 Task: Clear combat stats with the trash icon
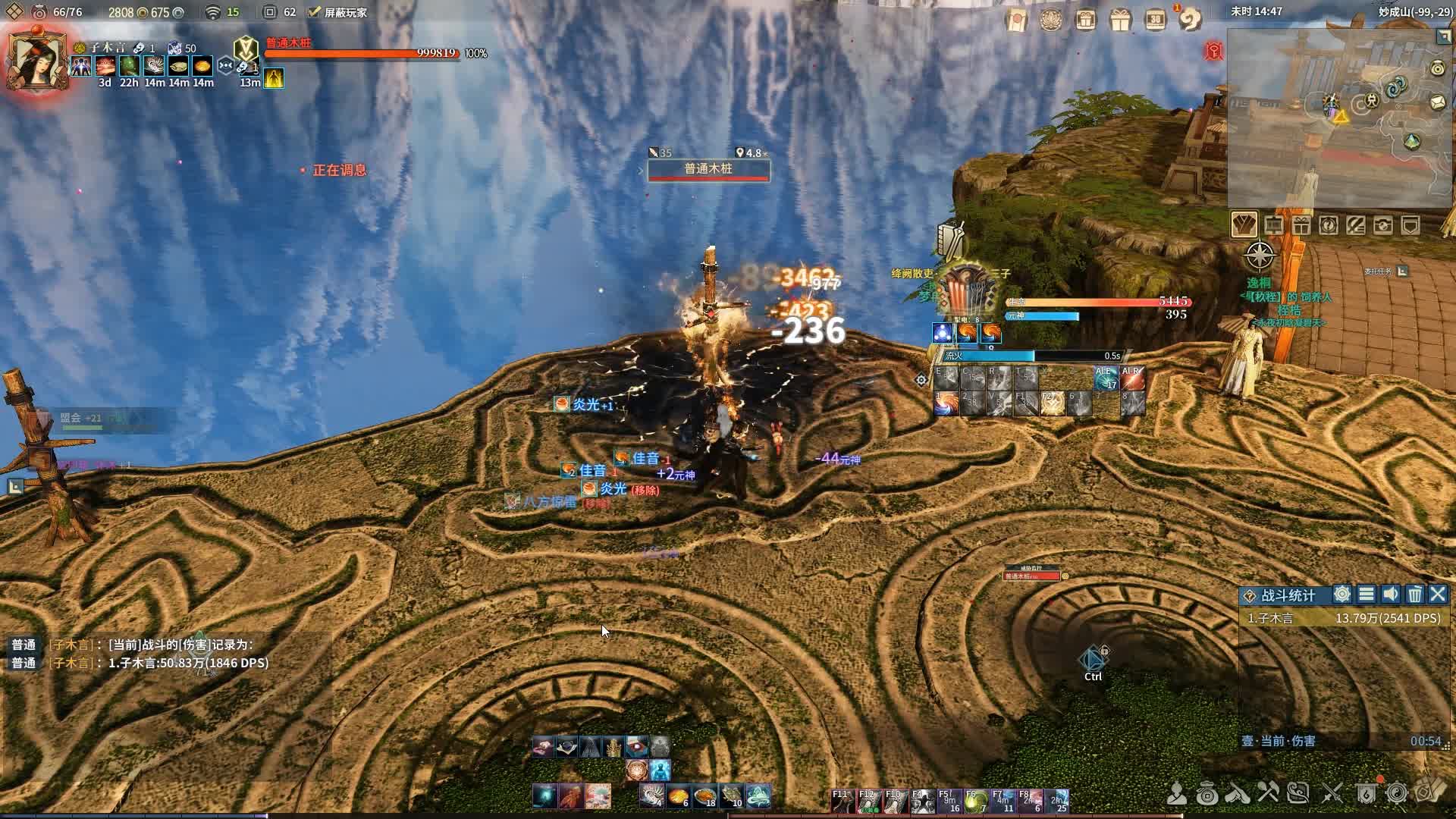click(x=1414, y=595)
